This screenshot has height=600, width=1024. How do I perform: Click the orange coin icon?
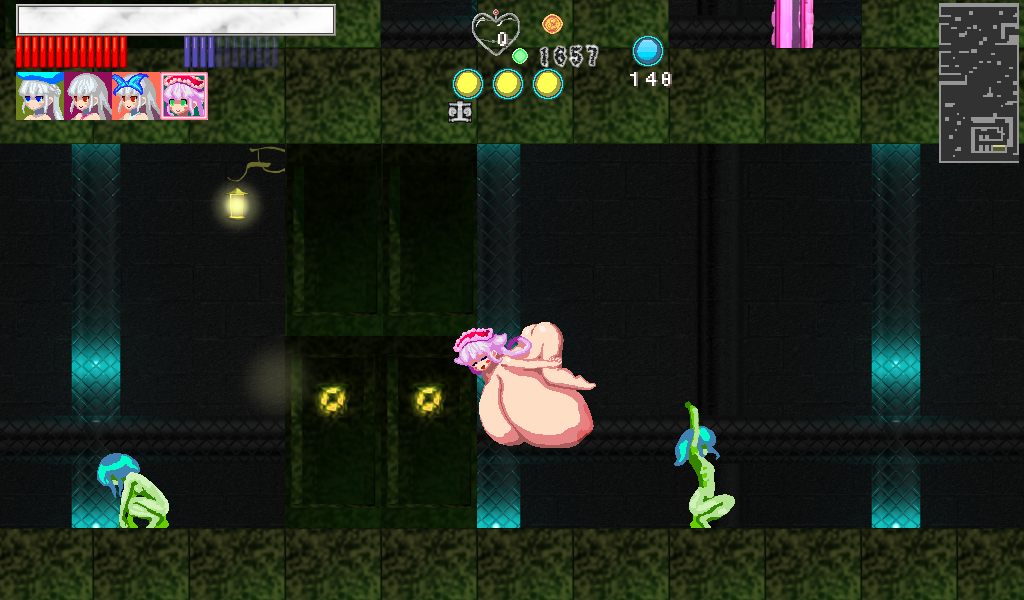click(x=552, y=23)
